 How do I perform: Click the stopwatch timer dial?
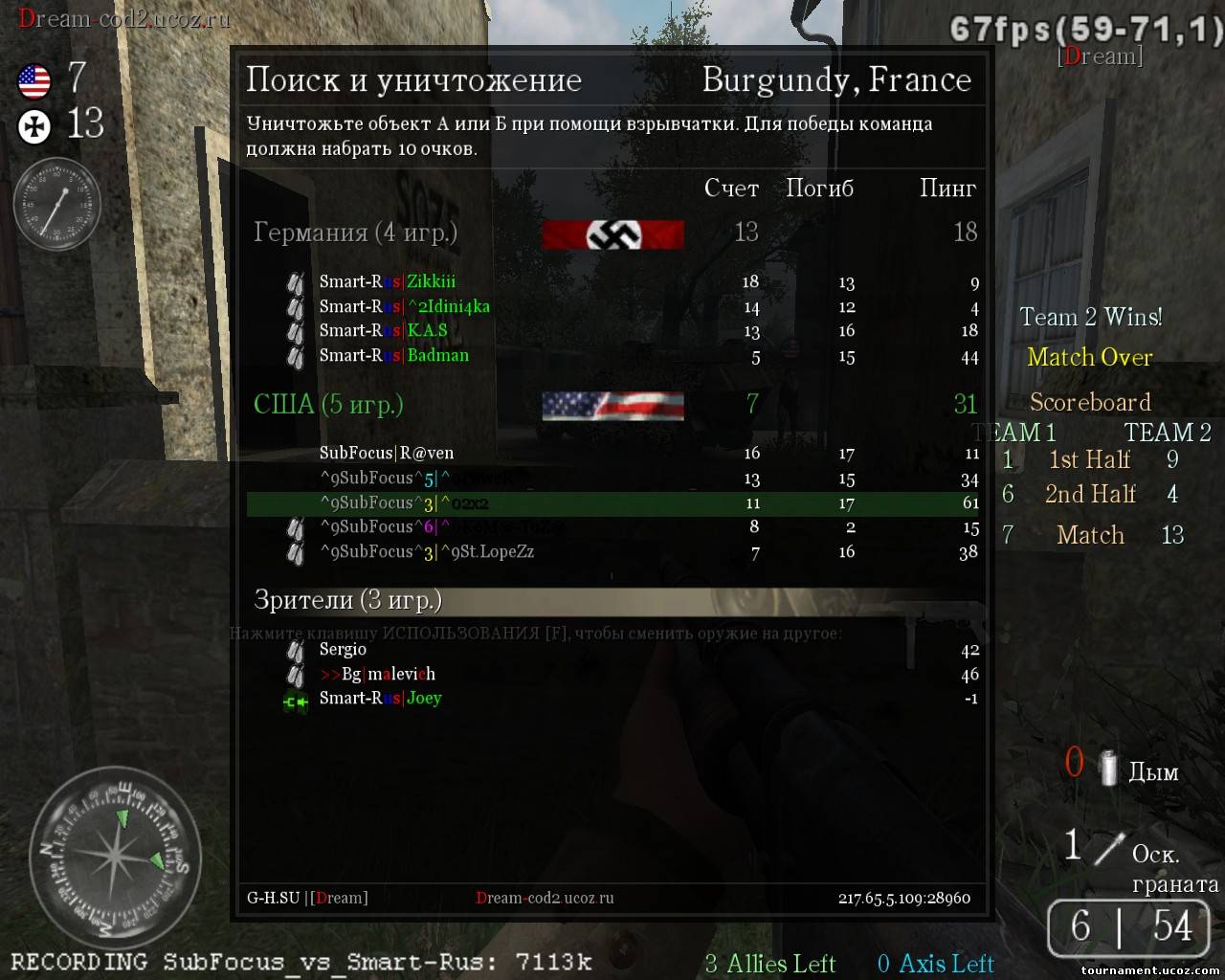point(56,205)
